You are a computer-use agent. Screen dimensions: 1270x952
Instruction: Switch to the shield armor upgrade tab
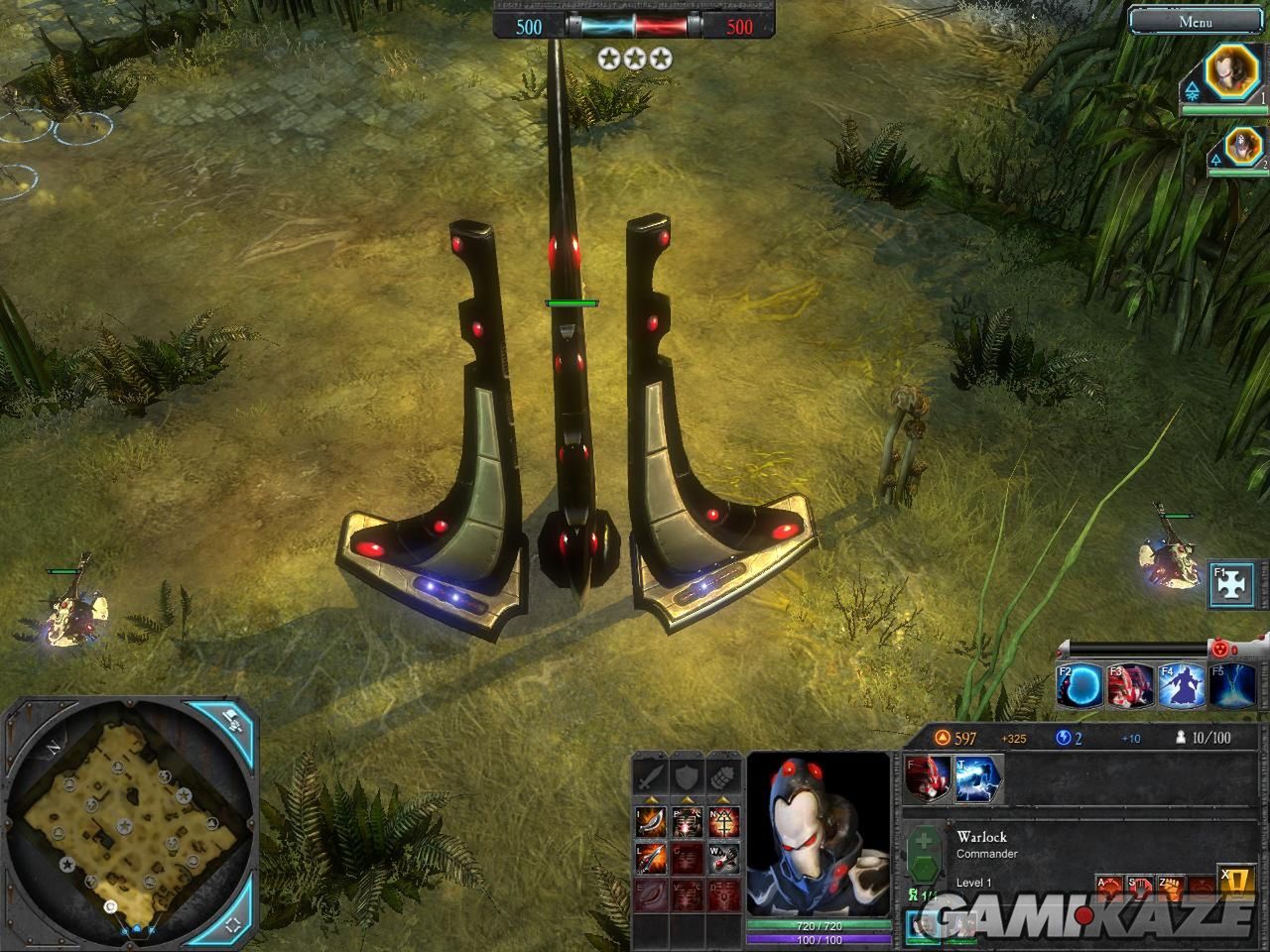coord(688,776)
